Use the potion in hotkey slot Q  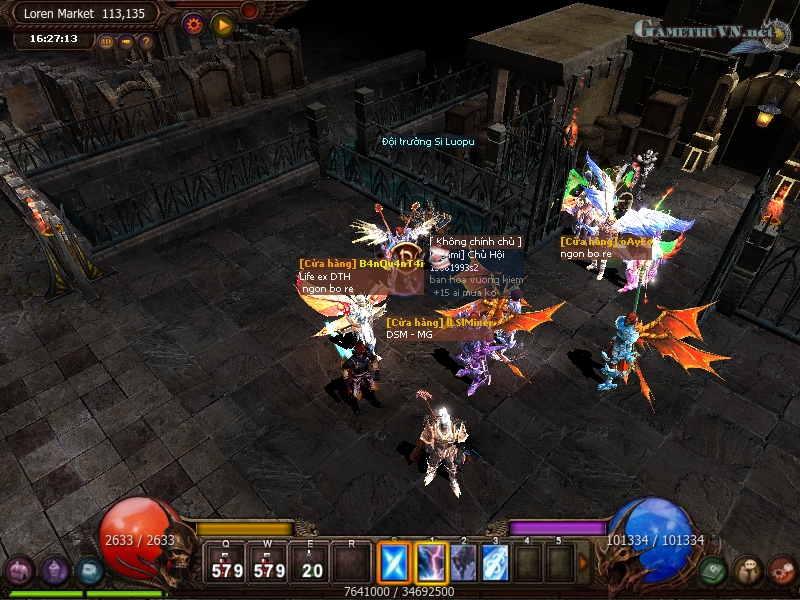point(227,564)
